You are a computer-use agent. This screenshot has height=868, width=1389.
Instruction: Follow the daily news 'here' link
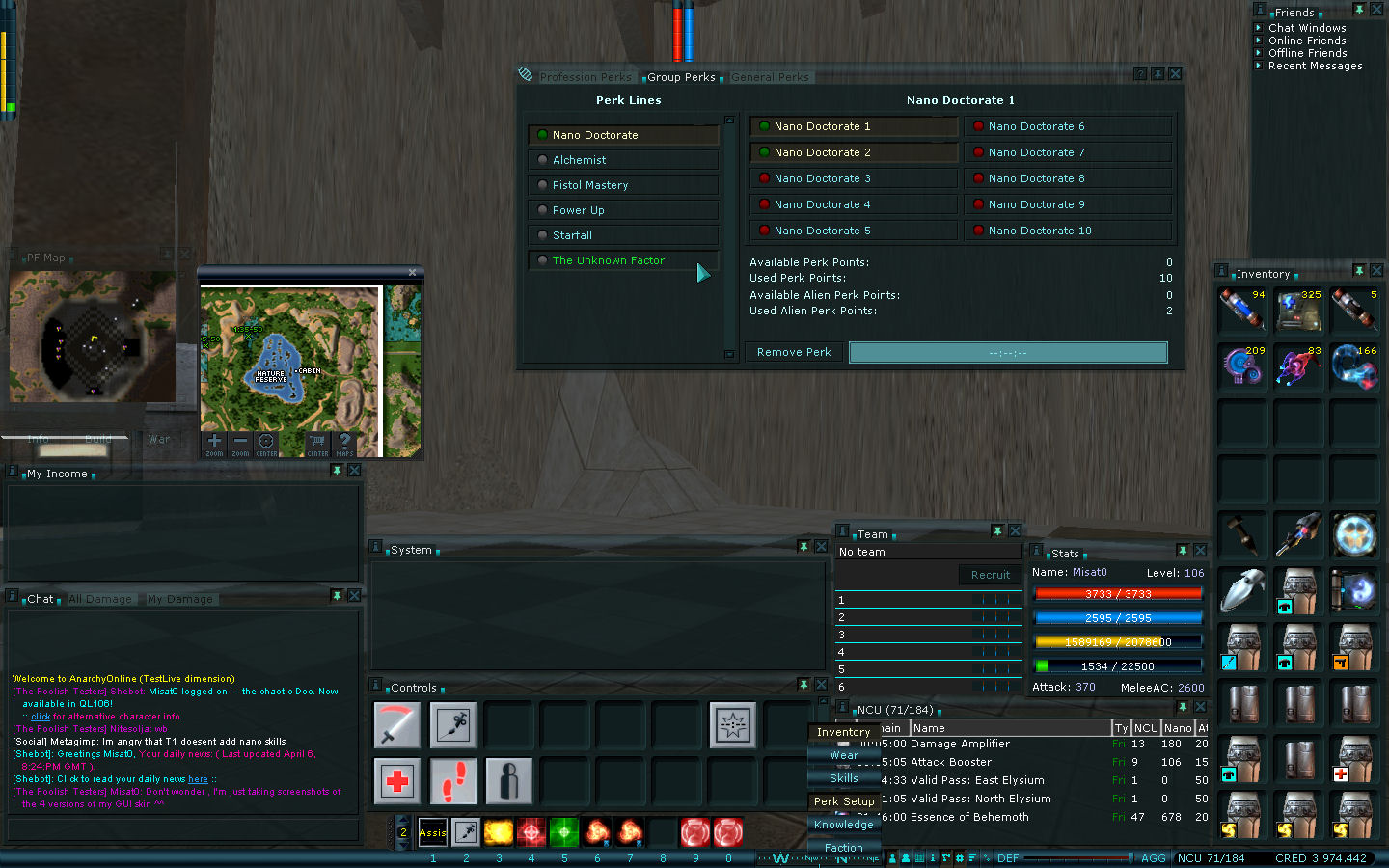(x=198, y=779)
